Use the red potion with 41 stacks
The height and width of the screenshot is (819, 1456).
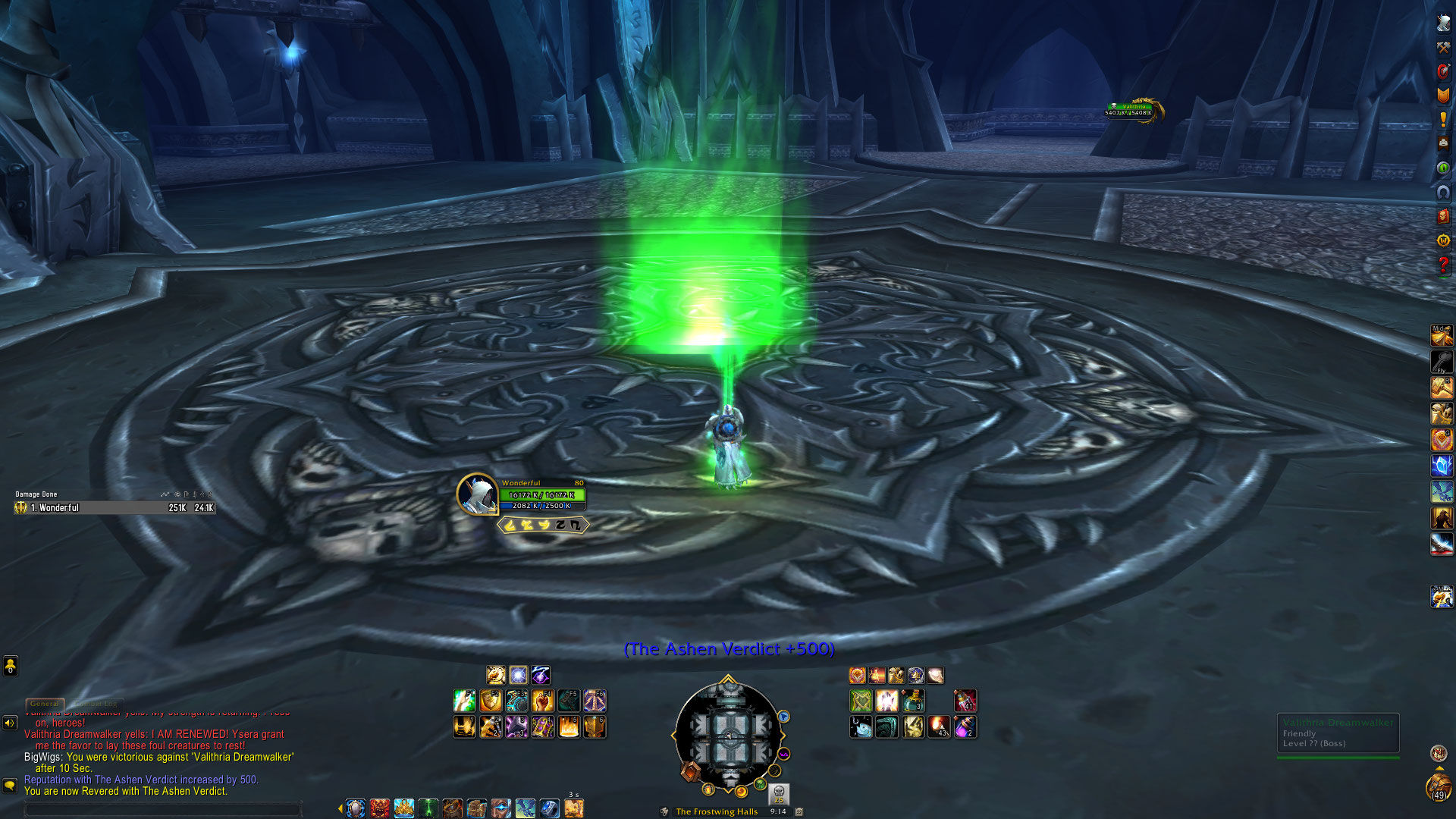pos(965,701)
